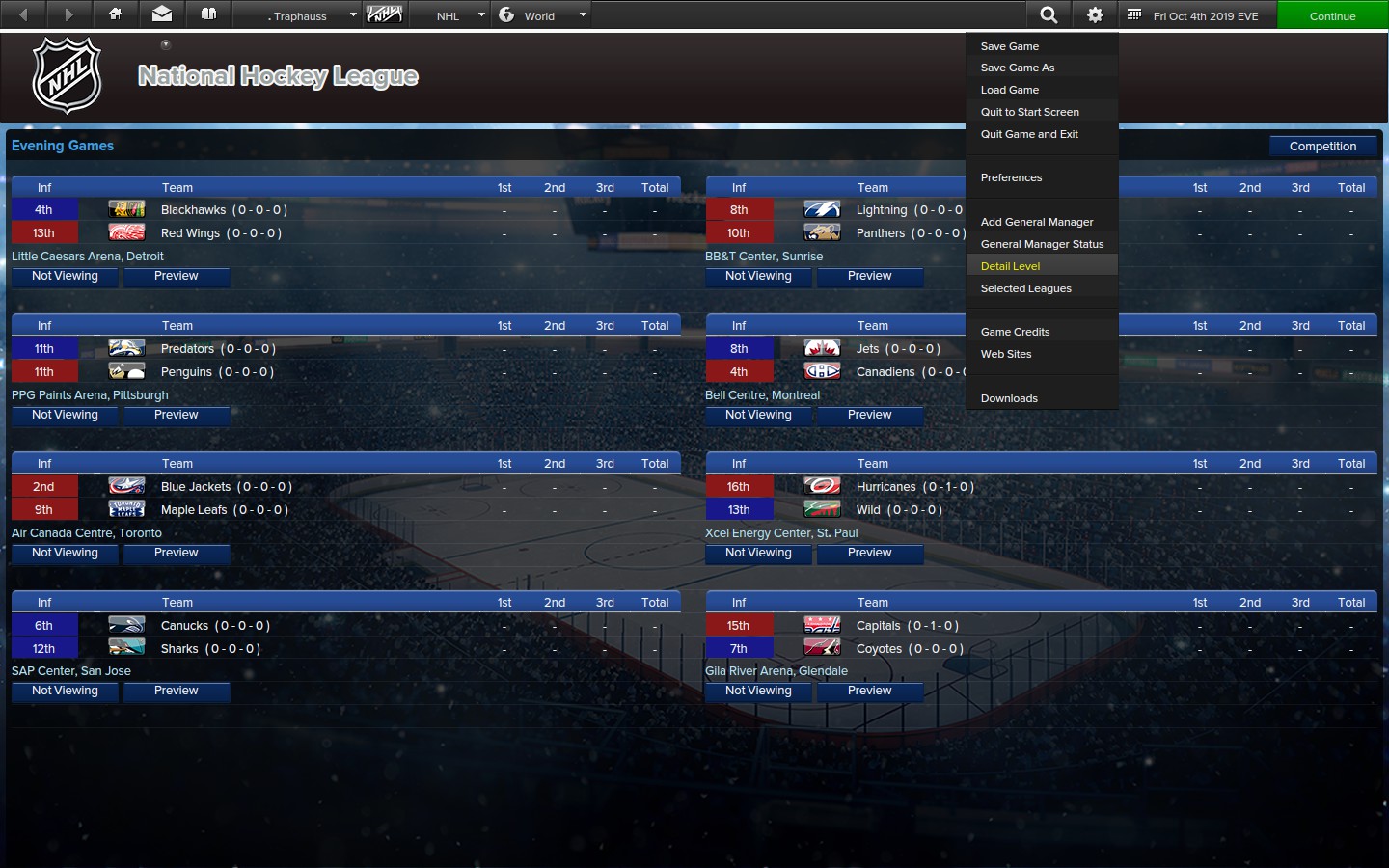Select the Canadiens team logo
This screenshot has height=868, width=1389.
click(821, 370)
